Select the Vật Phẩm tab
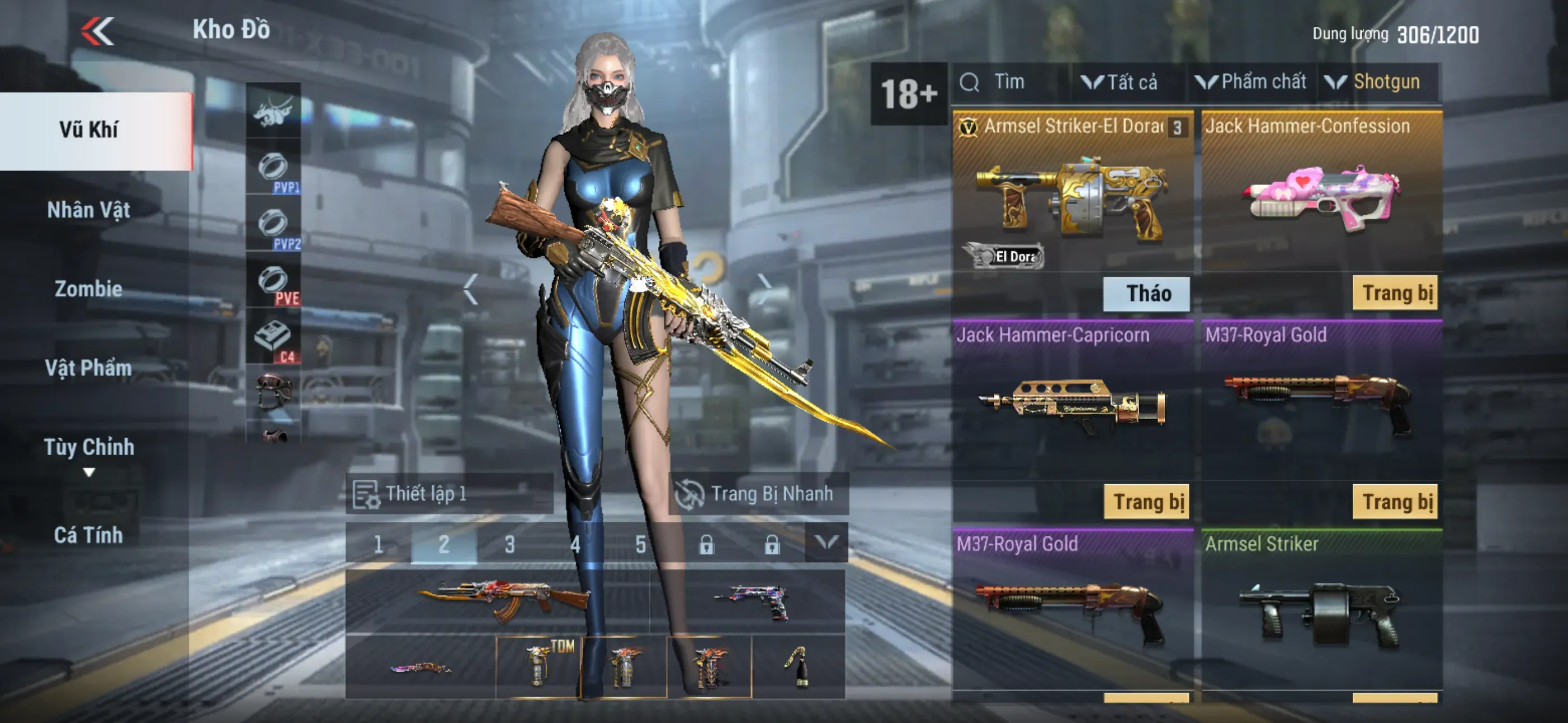The width and height of the screenshot is (1568, 723). [89, 368]
